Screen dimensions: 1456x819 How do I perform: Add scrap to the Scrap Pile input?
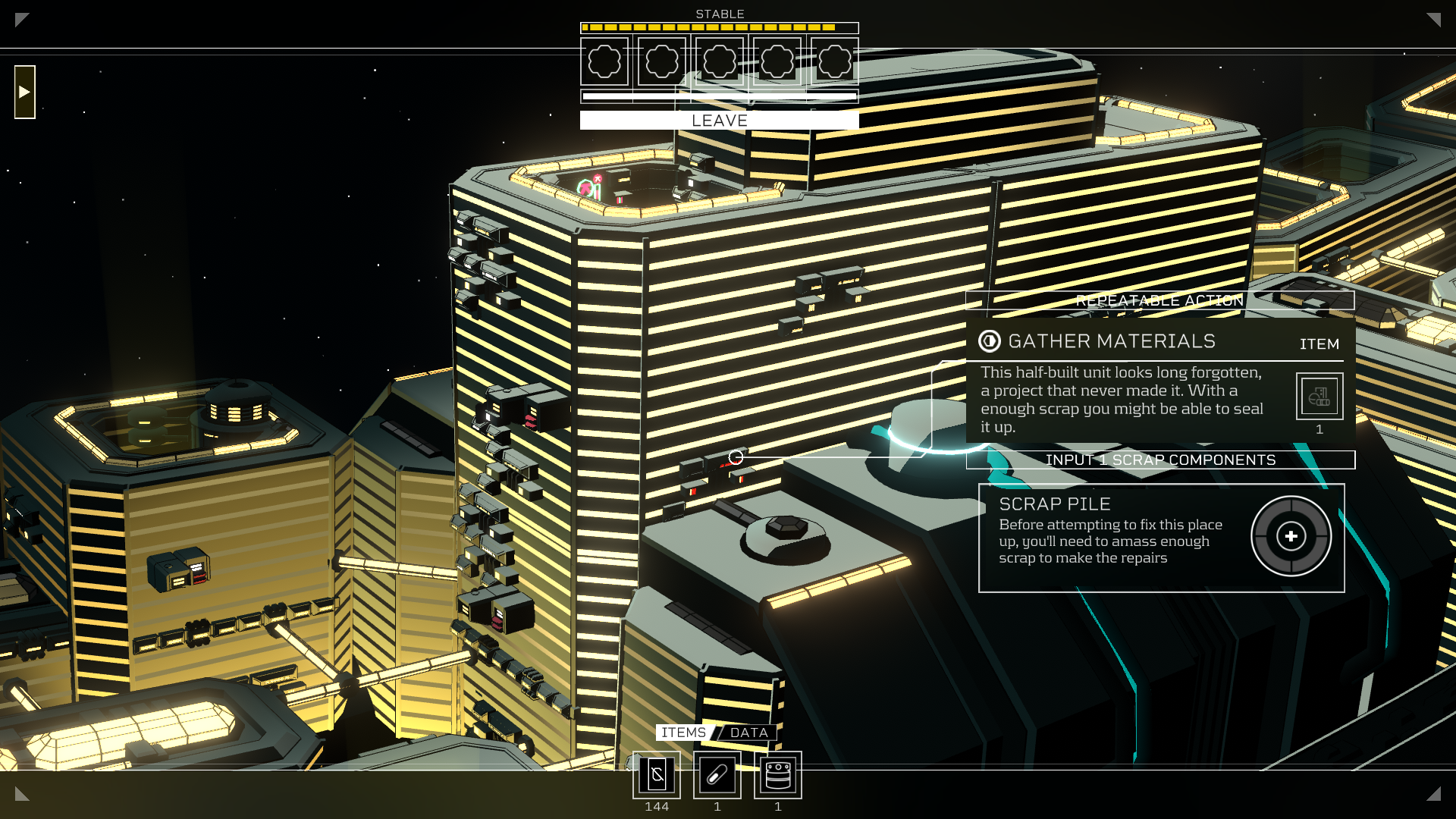click(x=1291, y=537)
